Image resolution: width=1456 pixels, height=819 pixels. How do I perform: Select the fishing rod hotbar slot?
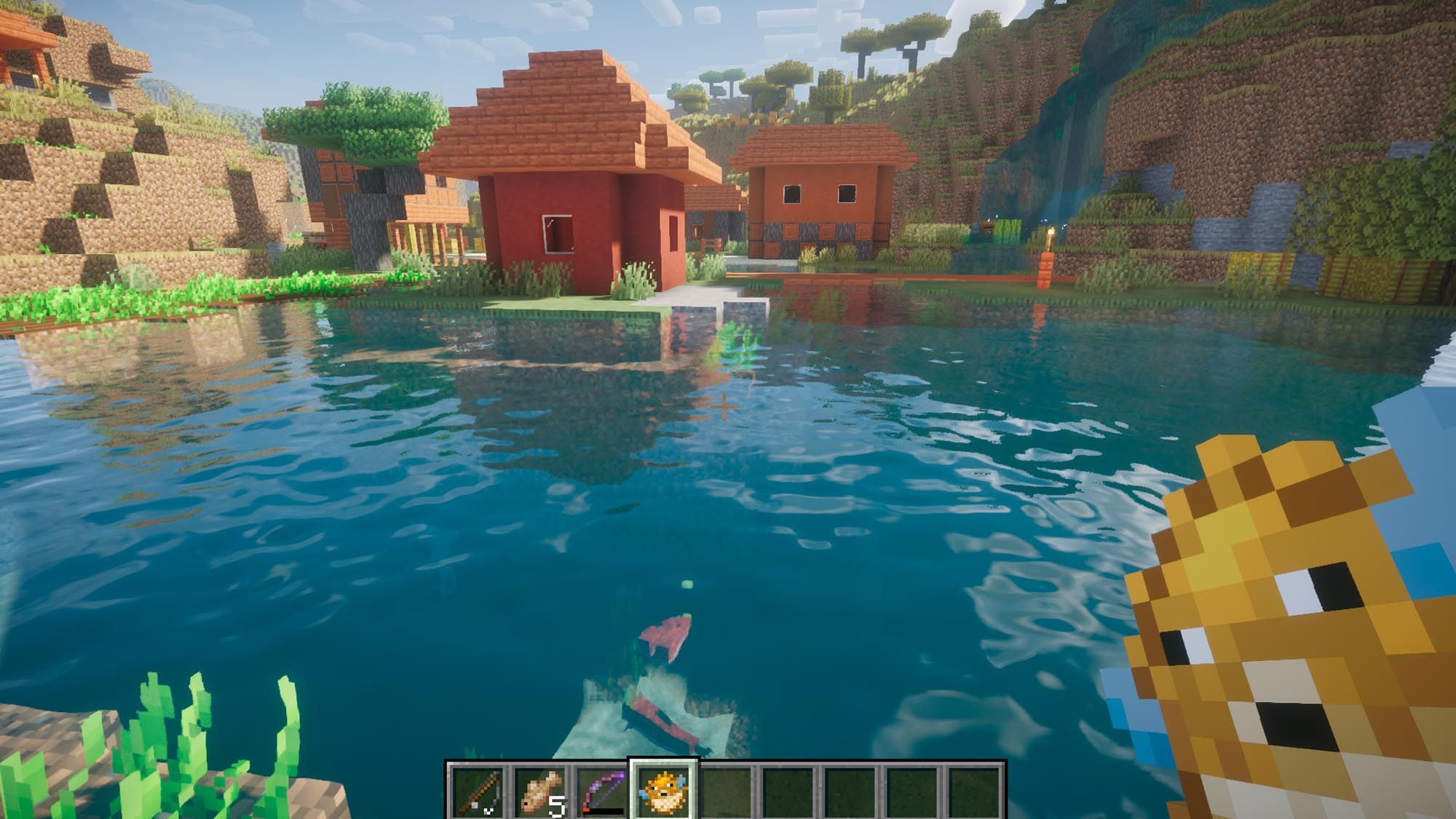click(x=478, y=791)
